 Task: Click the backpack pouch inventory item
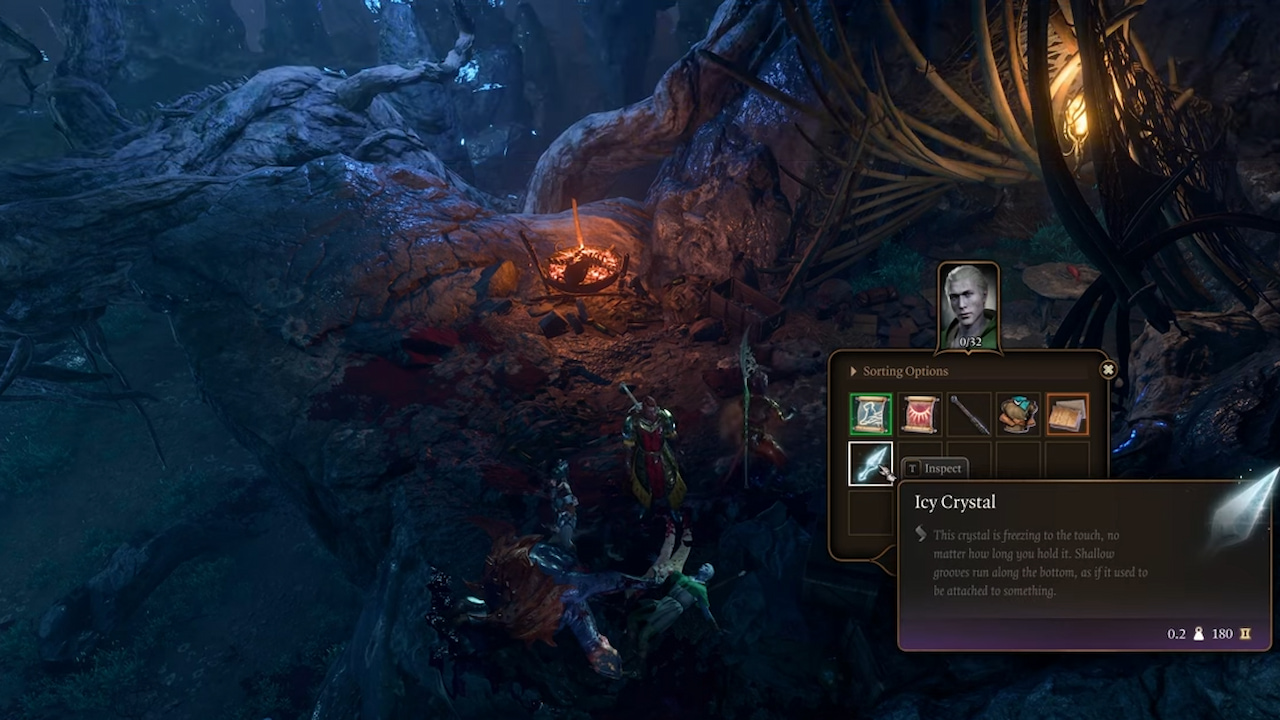(x=1019, y=414)
